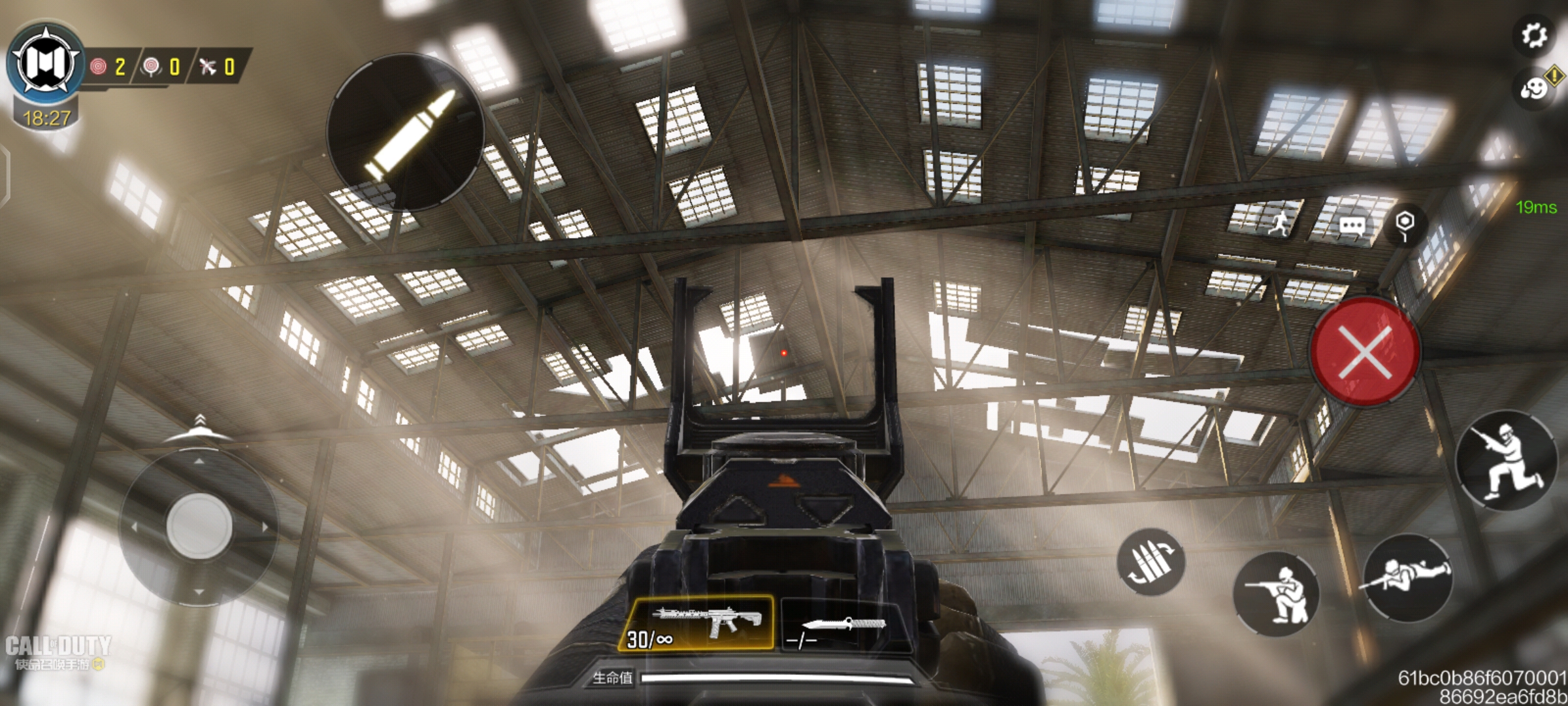
Task: Open the scoreboard star emblem
Action: tap(46, 64)
